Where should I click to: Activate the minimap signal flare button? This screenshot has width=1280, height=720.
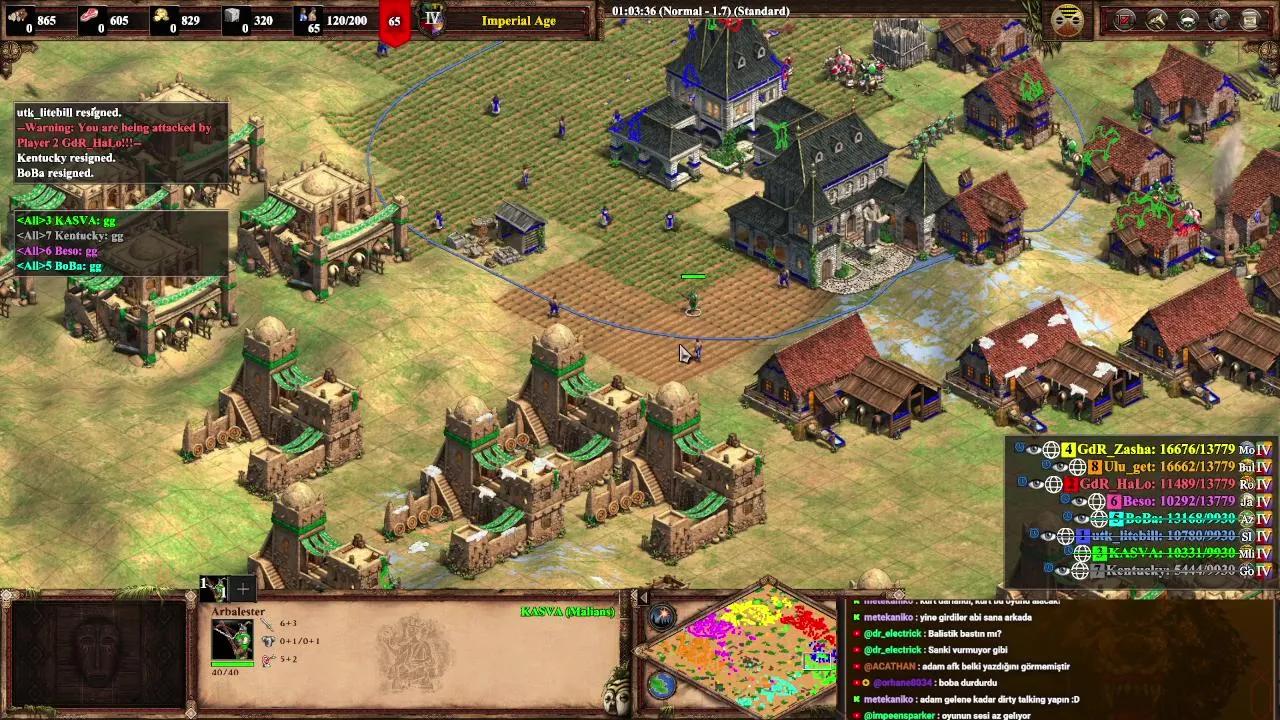(x=661, y=617)
